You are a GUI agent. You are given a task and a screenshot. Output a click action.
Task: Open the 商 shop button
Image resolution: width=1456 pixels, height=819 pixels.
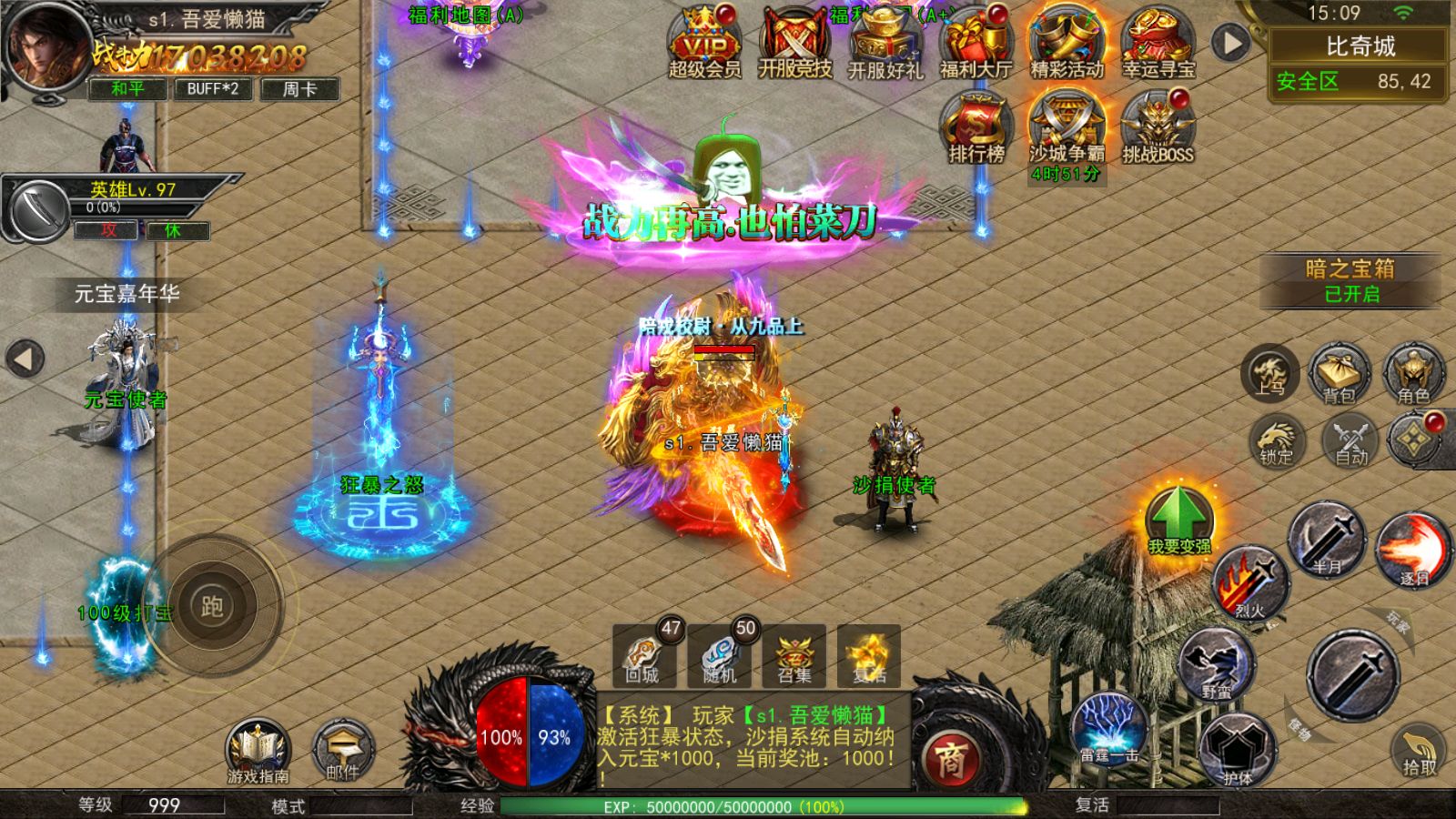pos(949,758)
